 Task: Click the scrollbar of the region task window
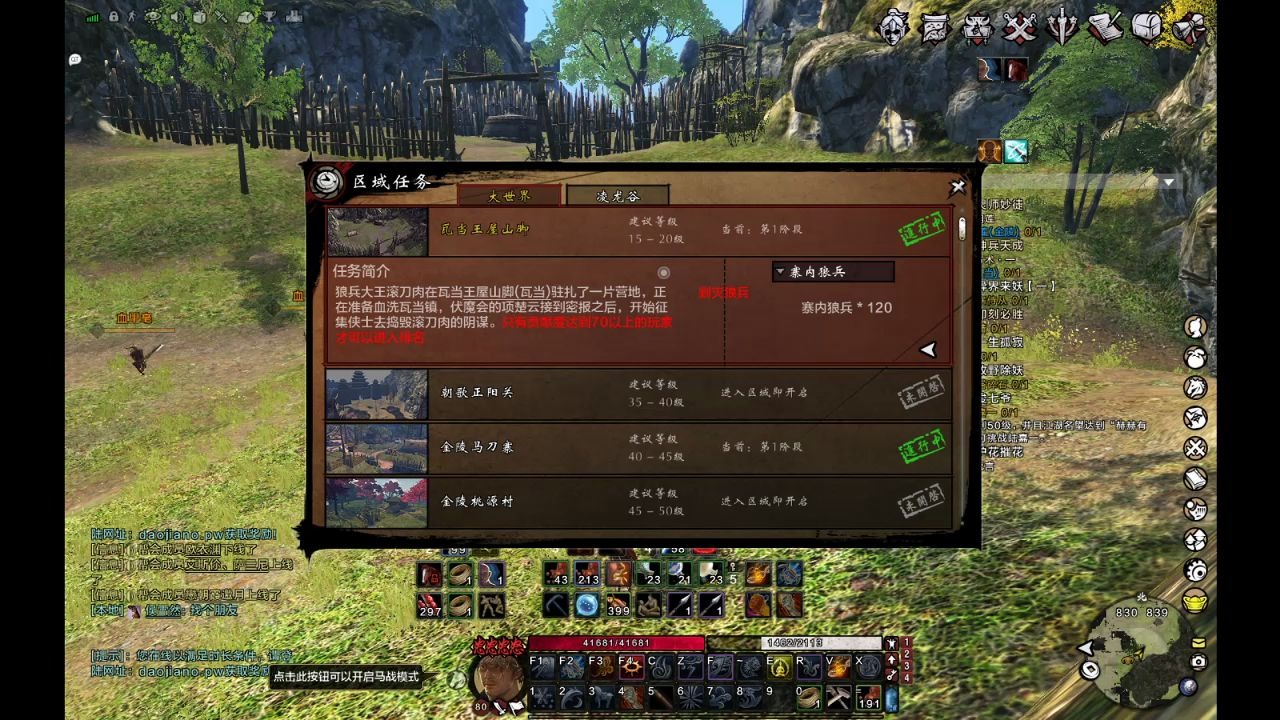tap(961, 230)
